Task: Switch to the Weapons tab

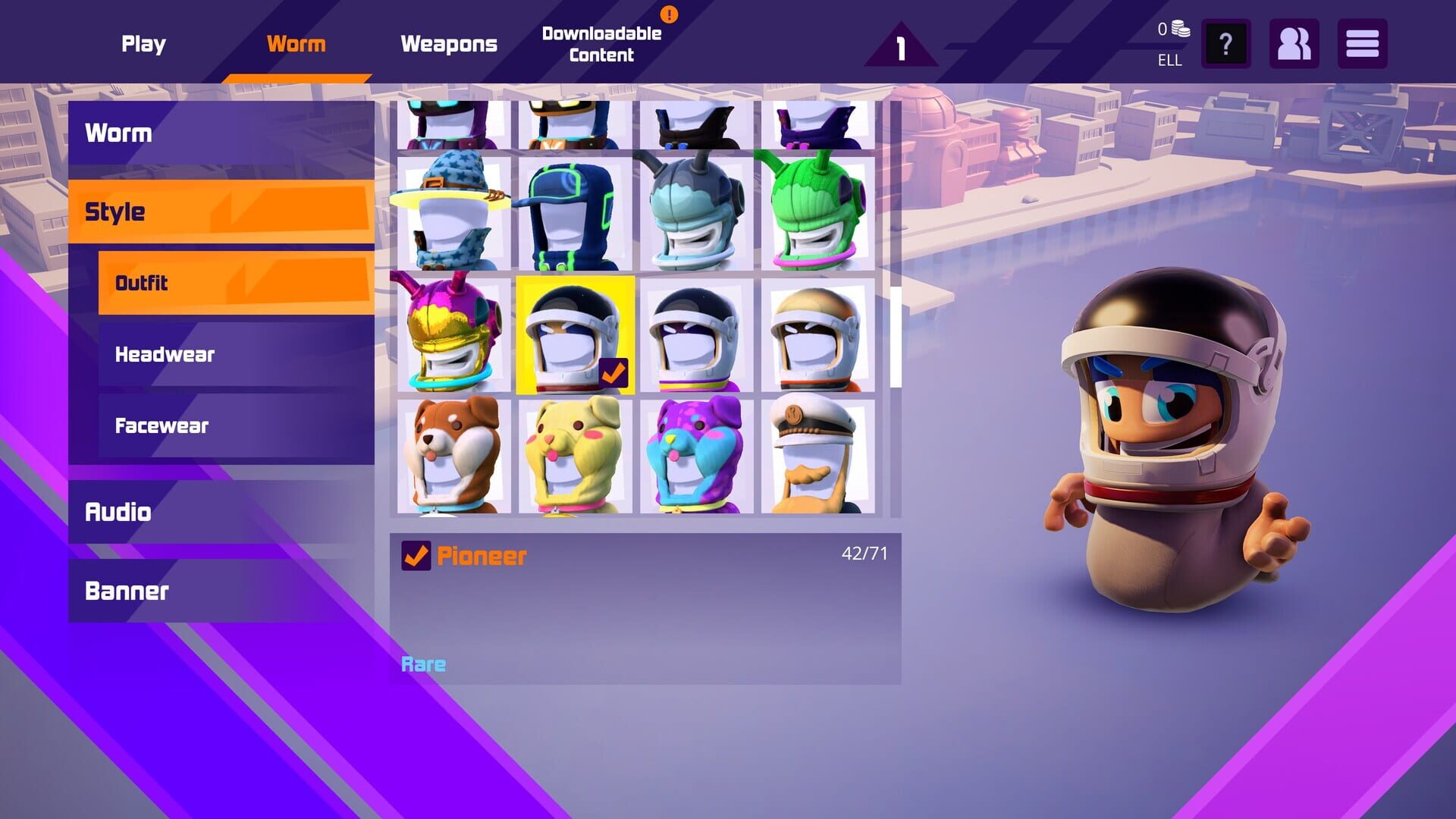Action: (448, 45)
